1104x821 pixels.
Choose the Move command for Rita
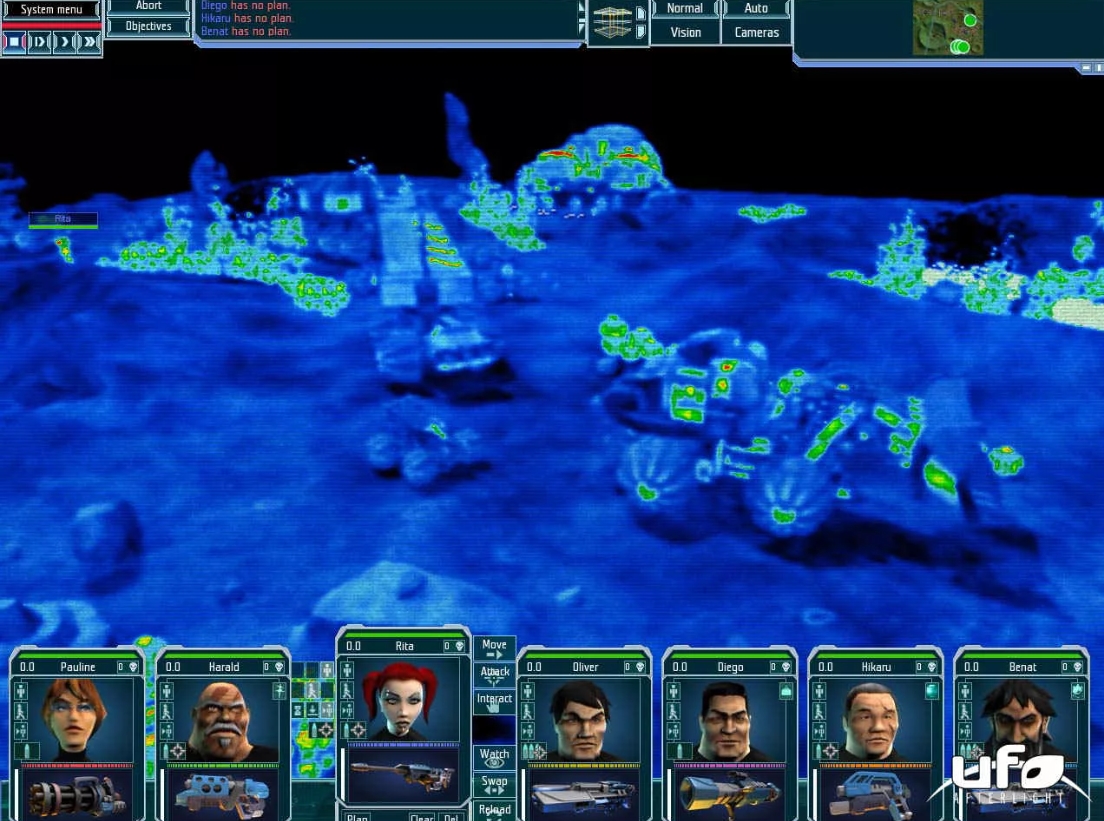click(494, 648)
